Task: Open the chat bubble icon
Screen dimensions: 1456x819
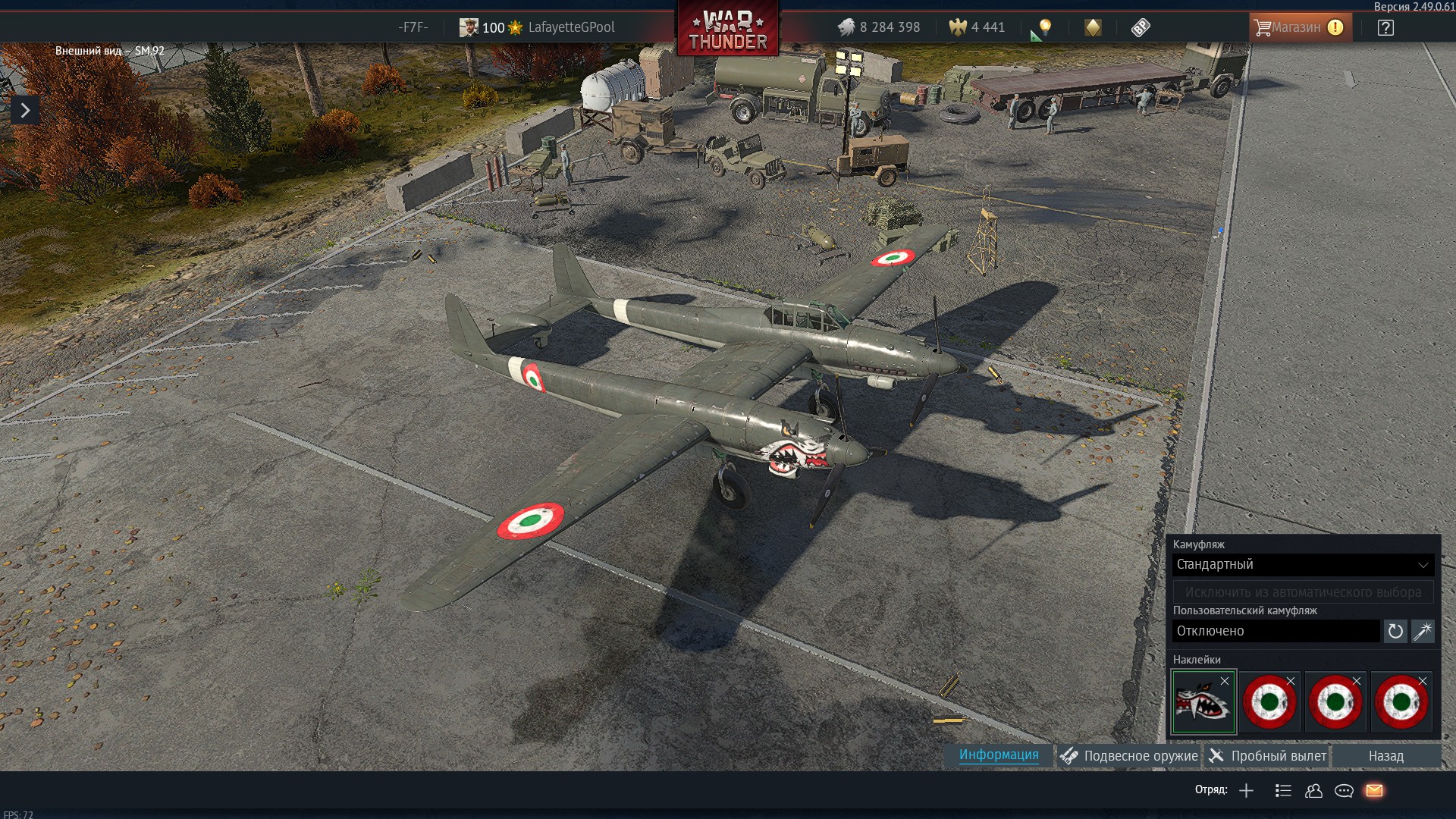Action: [1344, 791]
